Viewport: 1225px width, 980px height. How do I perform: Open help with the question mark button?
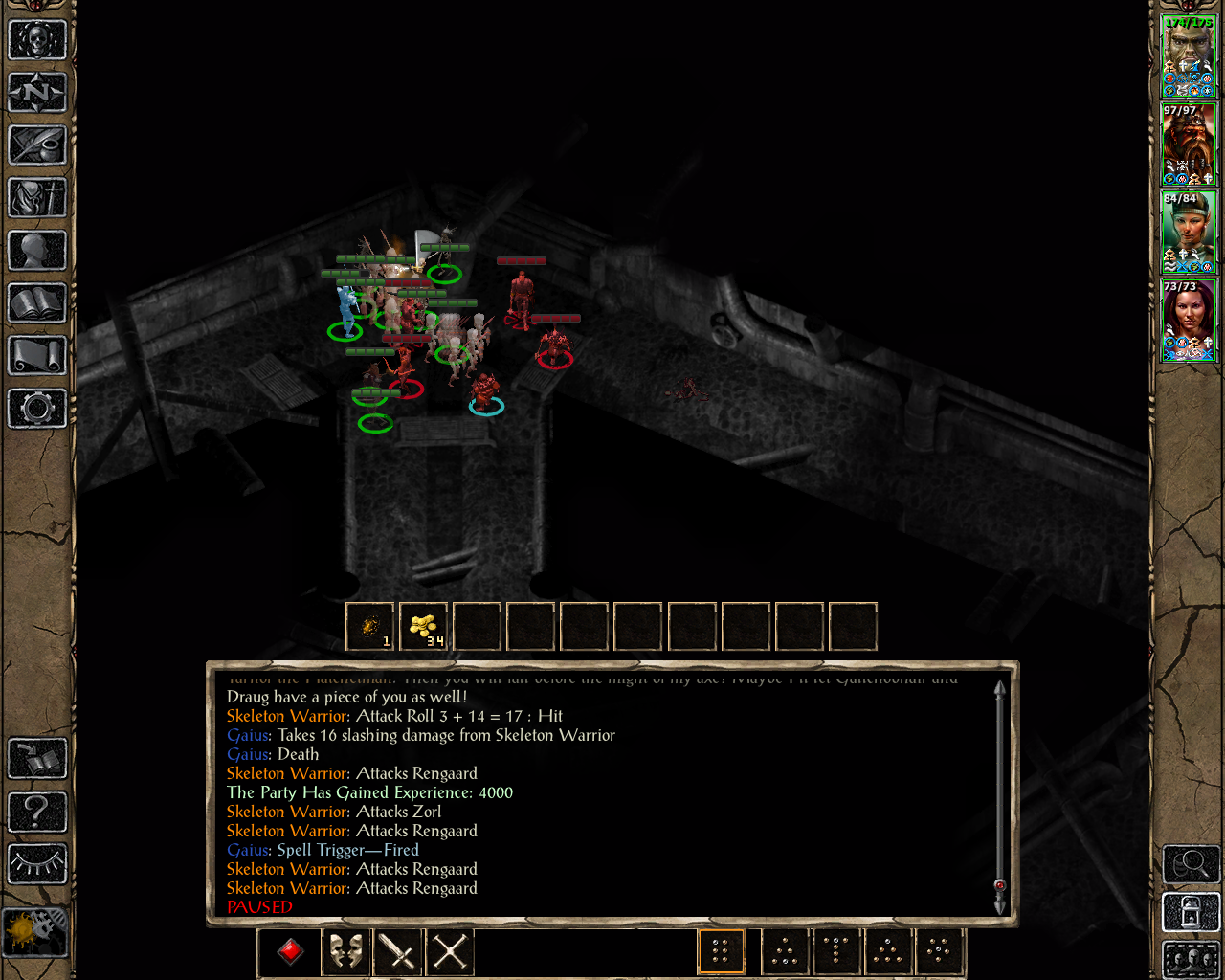click(37, 812)
